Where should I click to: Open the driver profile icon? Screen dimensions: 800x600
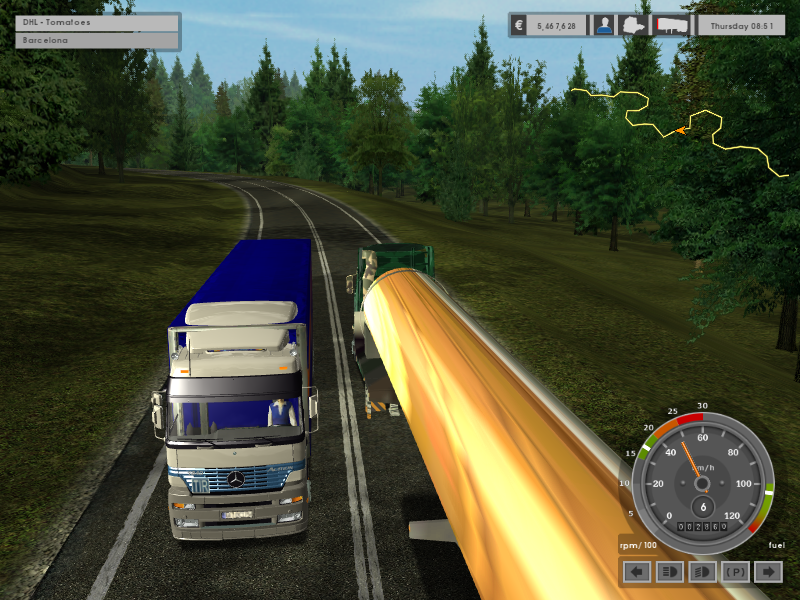604,25
